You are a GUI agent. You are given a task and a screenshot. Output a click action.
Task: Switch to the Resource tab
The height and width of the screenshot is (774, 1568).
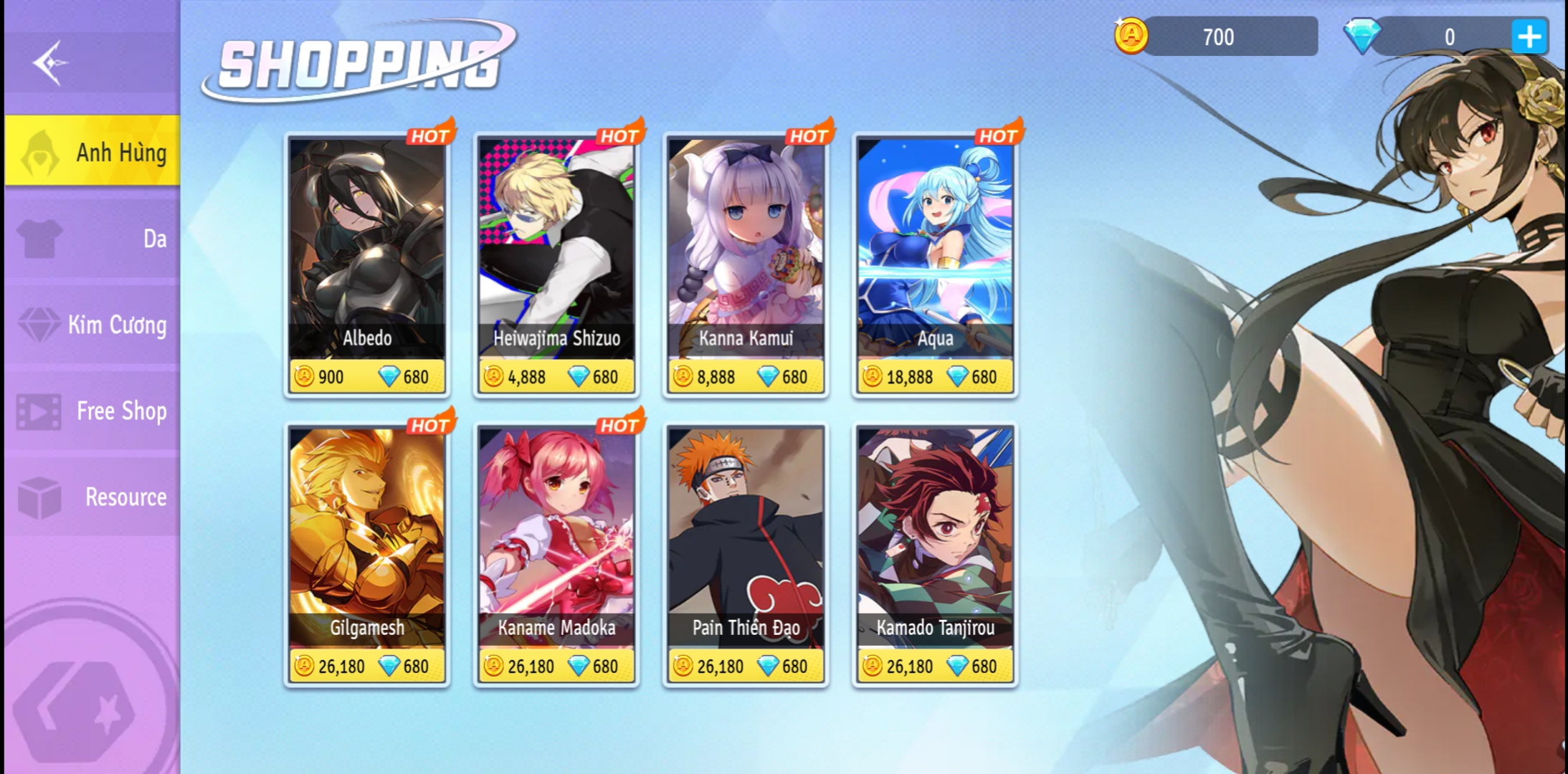click(x=93, y=497)
